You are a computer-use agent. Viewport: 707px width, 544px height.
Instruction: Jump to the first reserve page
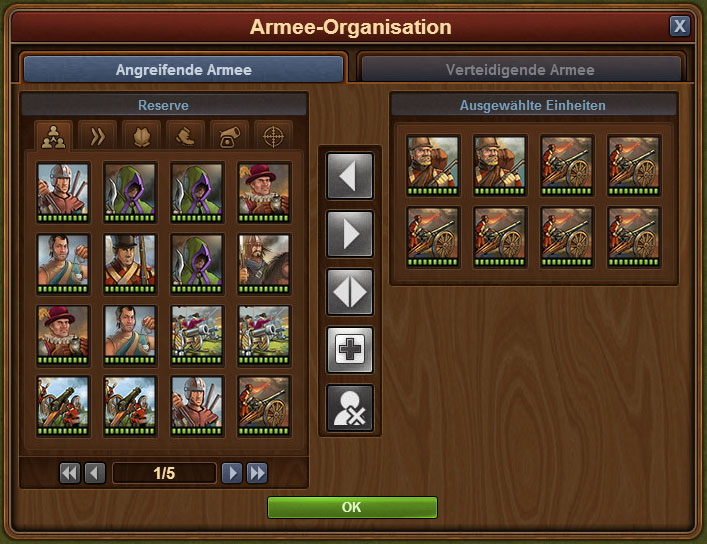[69, 473]
